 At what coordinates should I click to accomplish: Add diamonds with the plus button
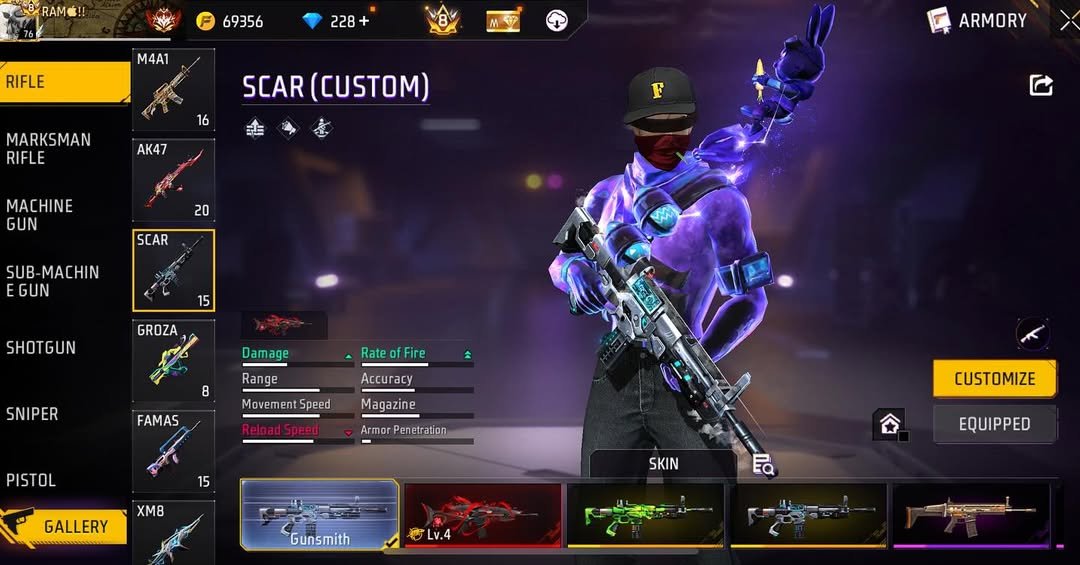click(364, 21)
